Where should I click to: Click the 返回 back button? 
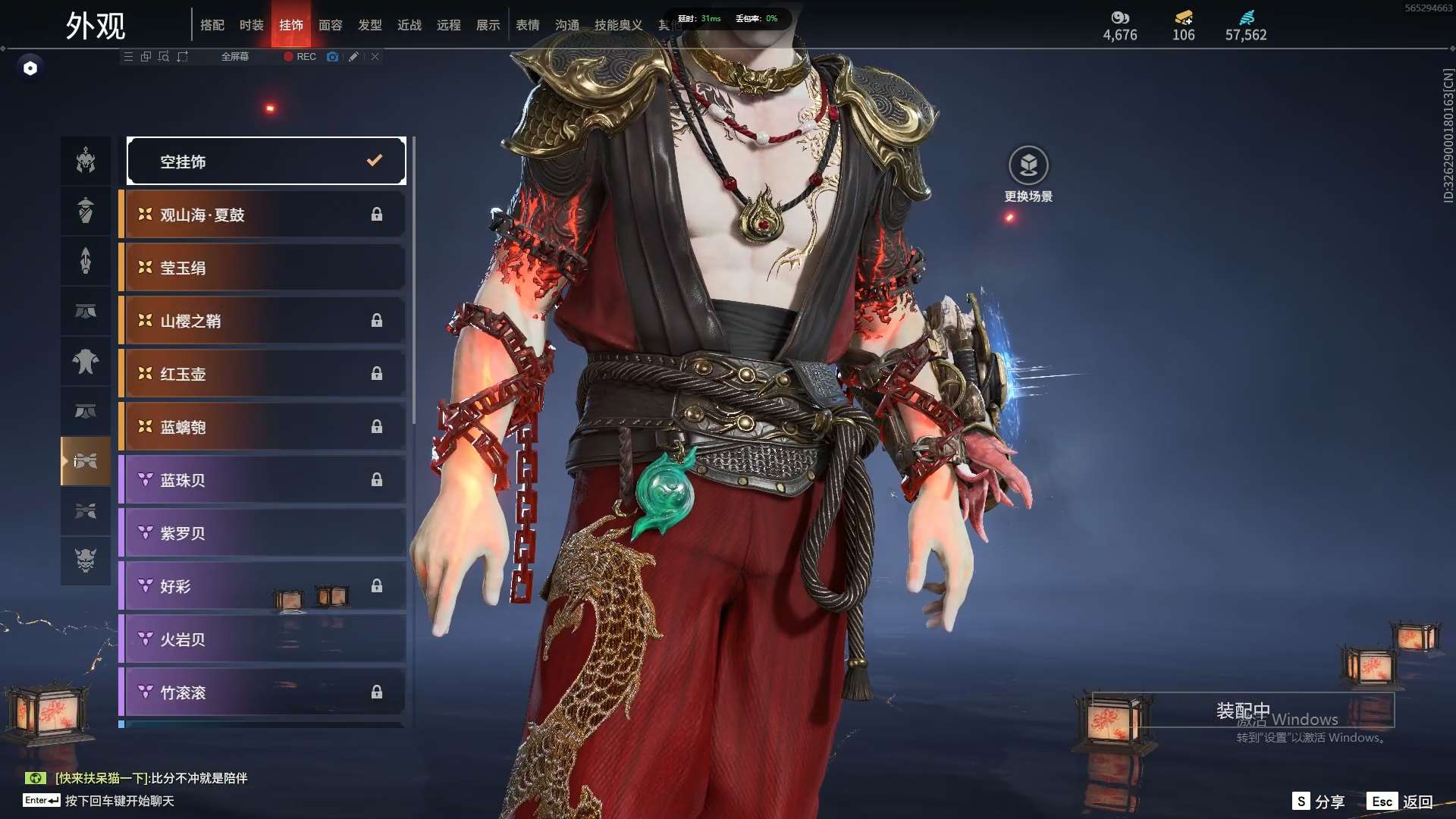click(1400, 802)
